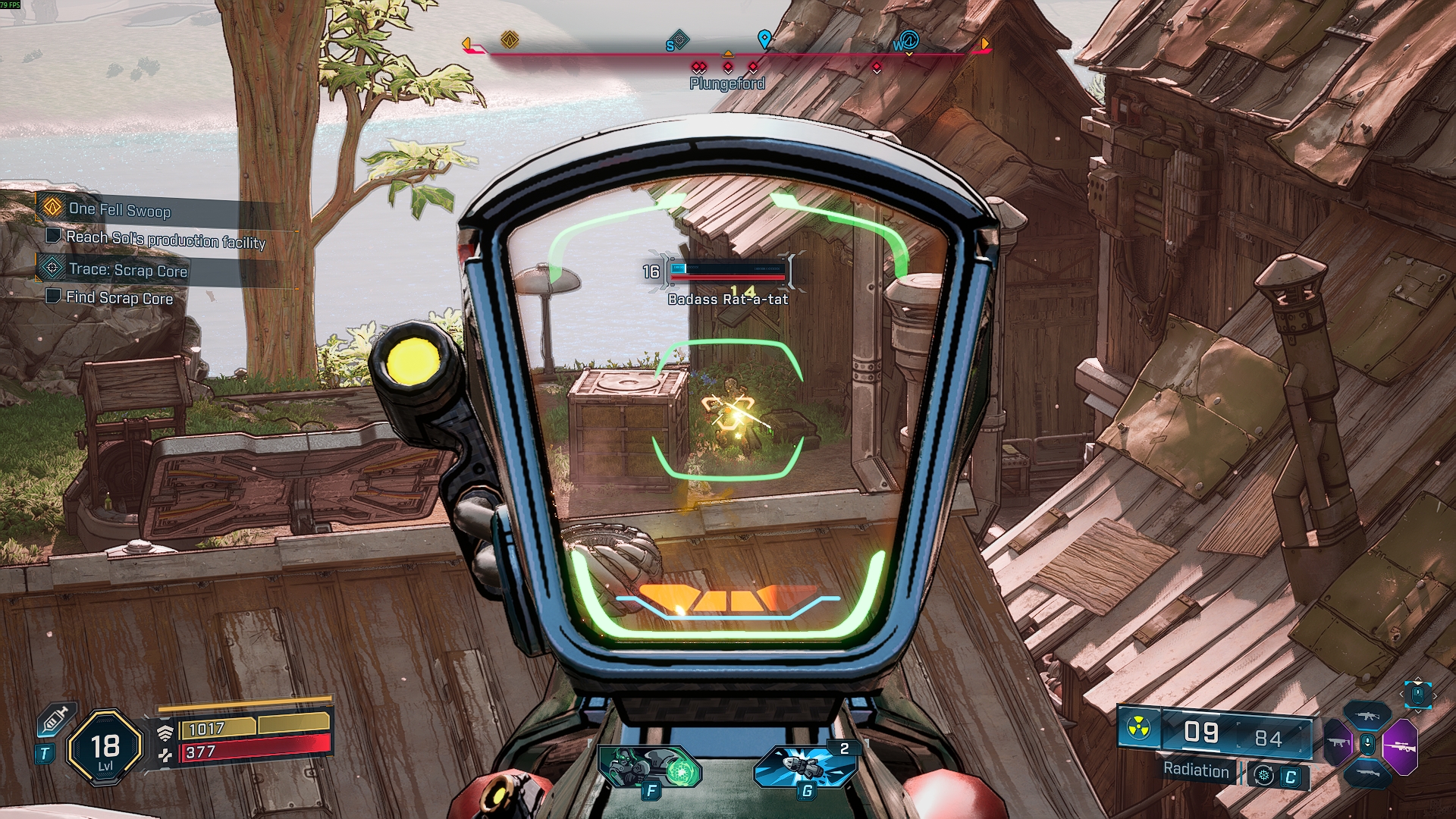Open the Trace: Scrap Core objective entry
Screen dimensions: 1456x819
click(127, 270)
